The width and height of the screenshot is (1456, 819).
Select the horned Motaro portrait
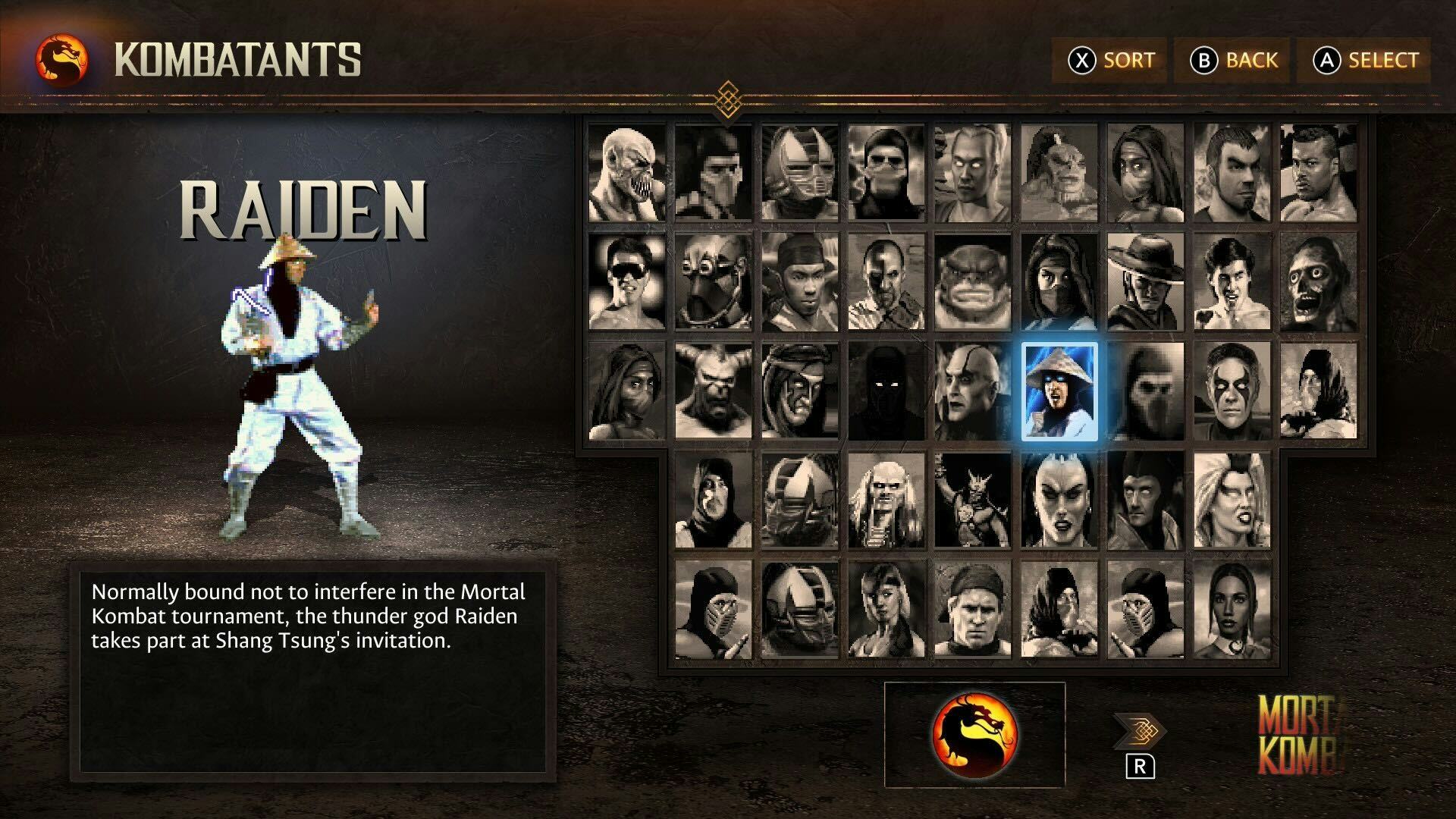(714, 391)
